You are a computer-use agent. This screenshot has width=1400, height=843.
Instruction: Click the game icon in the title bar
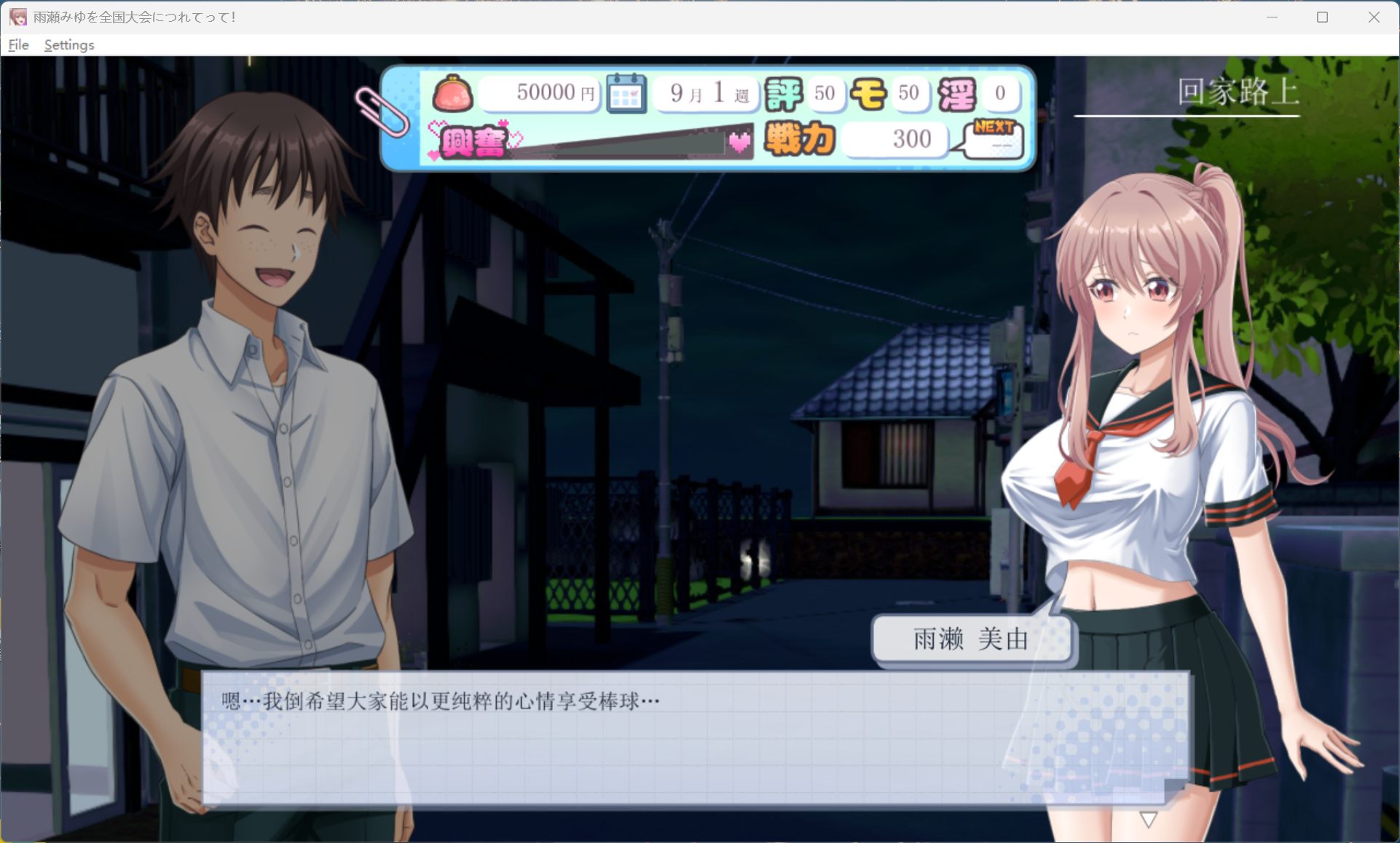point(17,15)
